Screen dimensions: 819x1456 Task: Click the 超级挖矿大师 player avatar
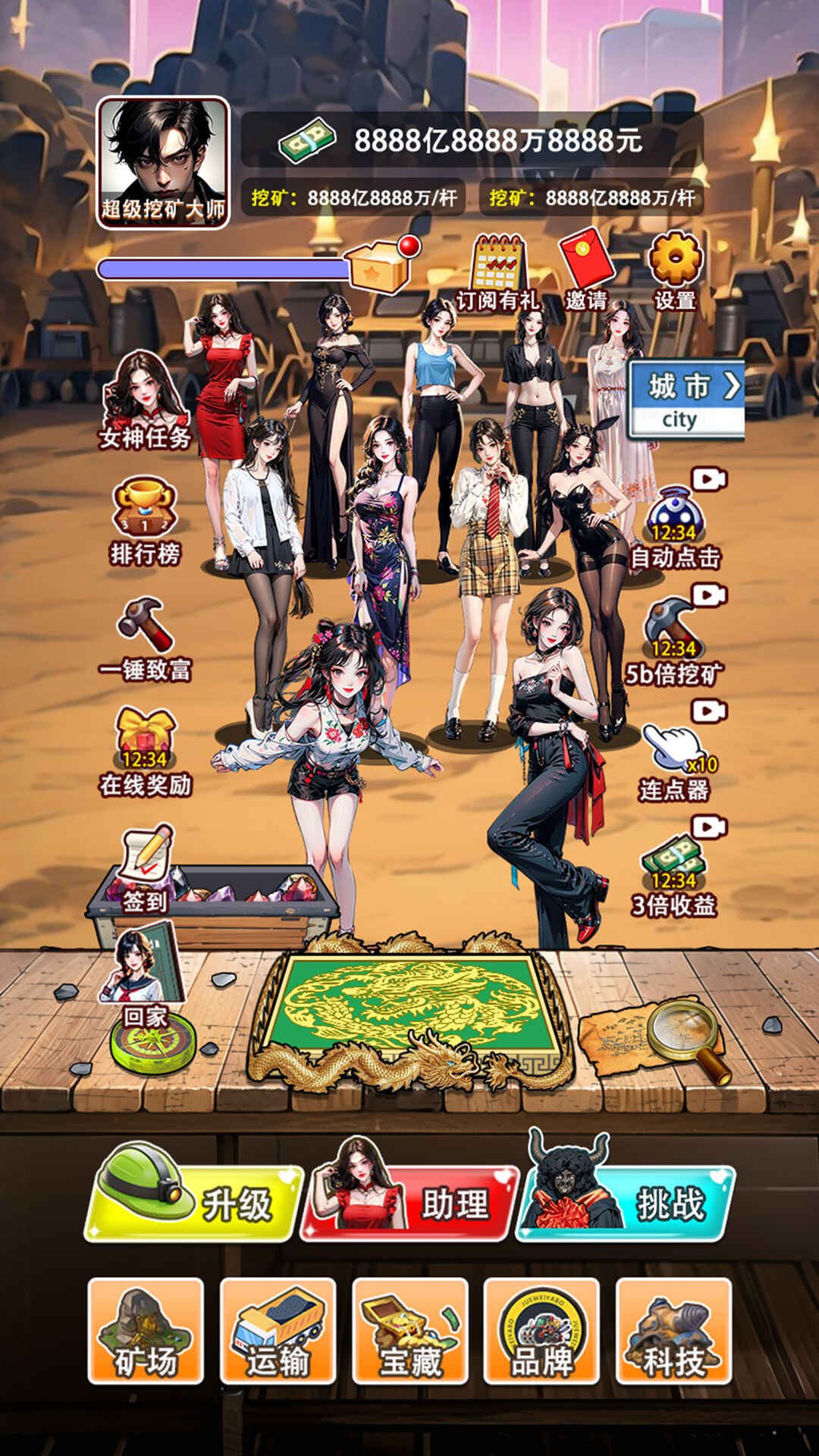[x=163, y=163]
